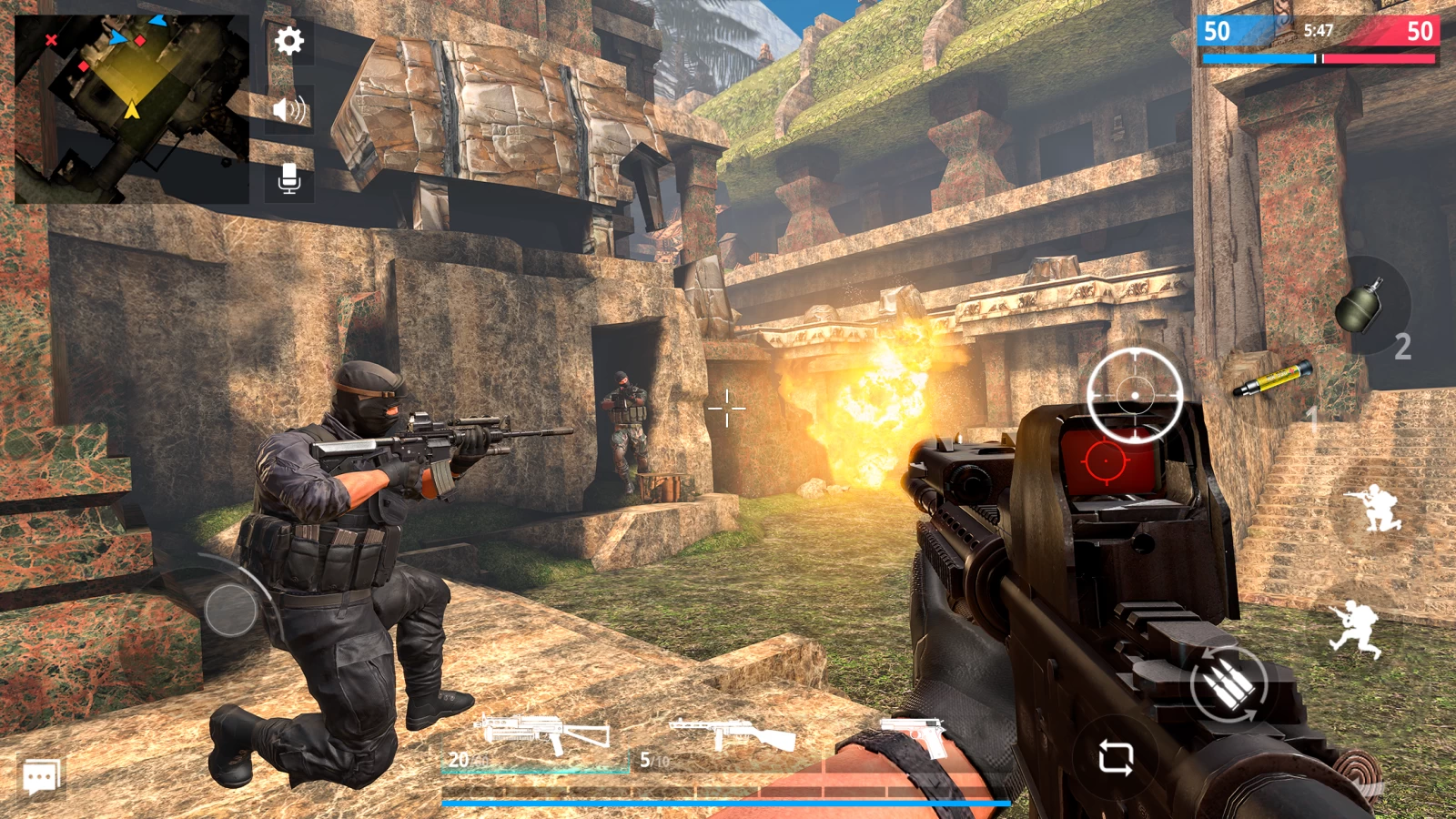This screenshot has width=1456, height=819.
Task: Open the text chat bubble
Action: click(x=41, y=777)
